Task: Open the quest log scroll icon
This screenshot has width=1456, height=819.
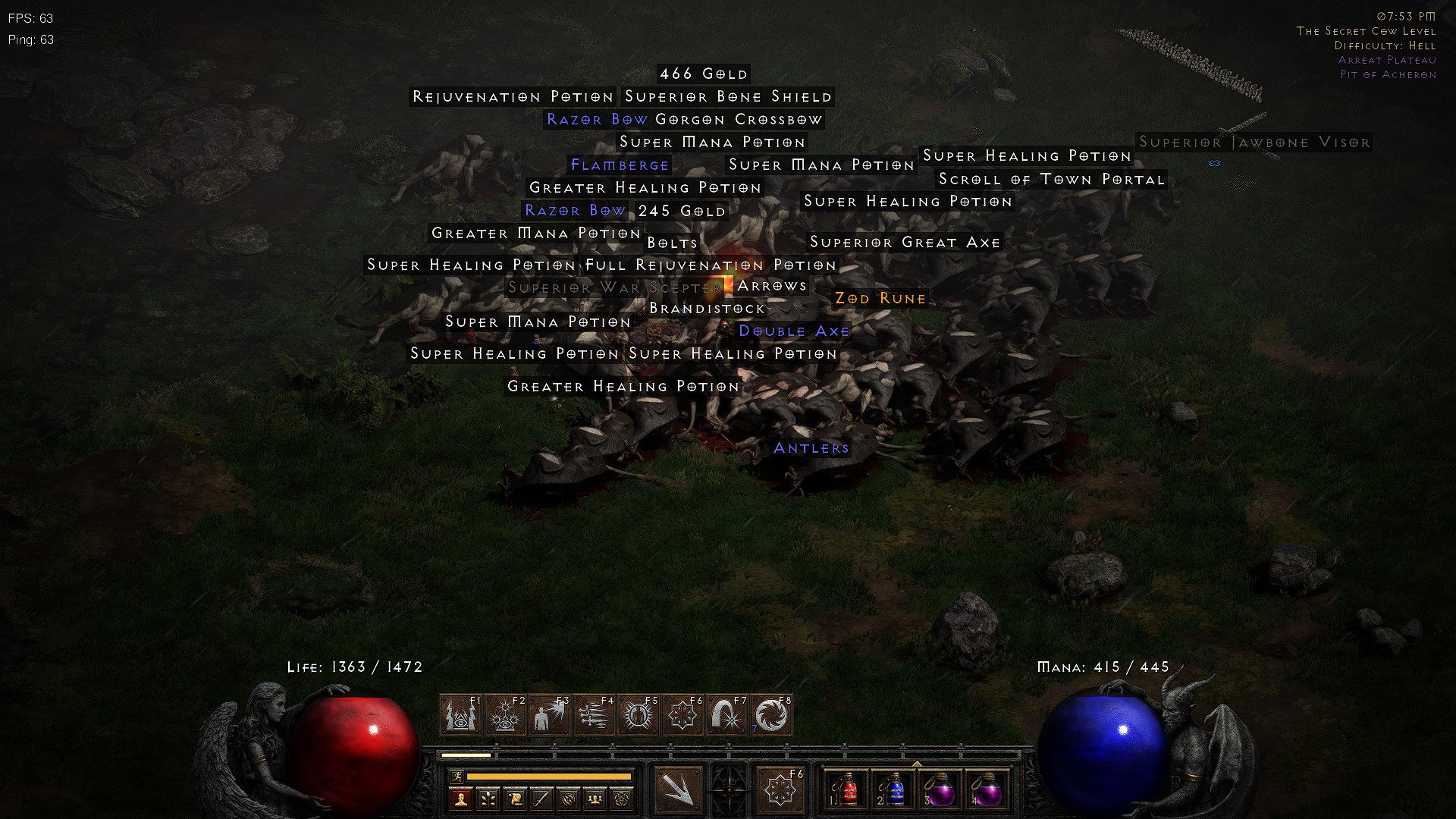Action: click(516, 798)
